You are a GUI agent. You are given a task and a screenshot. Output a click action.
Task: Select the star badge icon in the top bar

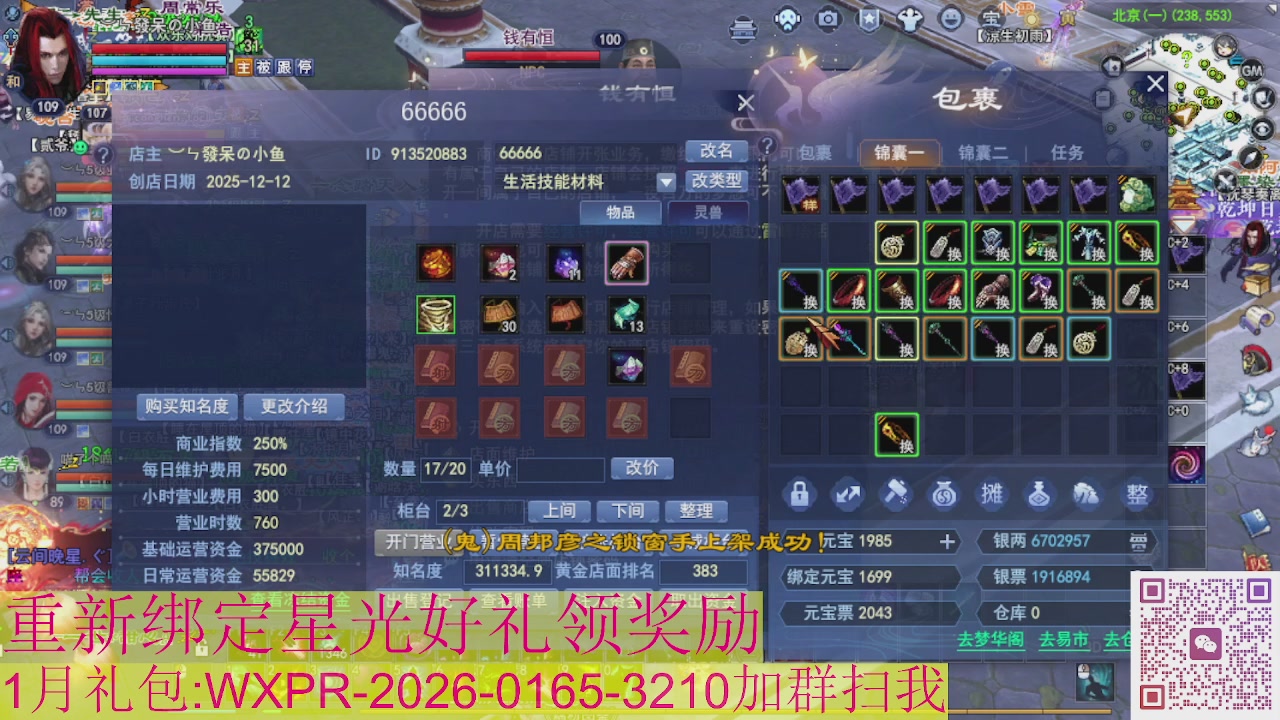(x=868, y=17)
